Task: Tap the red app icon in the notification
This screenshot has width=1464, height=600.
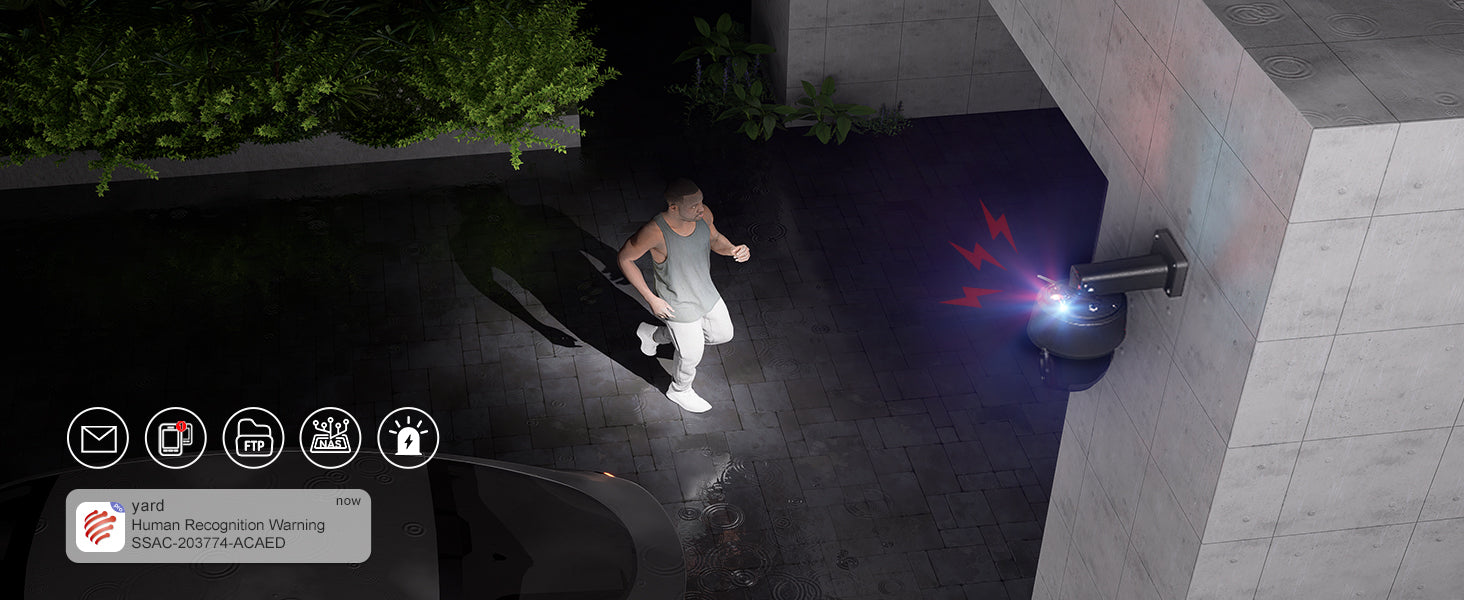Action: click(x=100, y=527)
